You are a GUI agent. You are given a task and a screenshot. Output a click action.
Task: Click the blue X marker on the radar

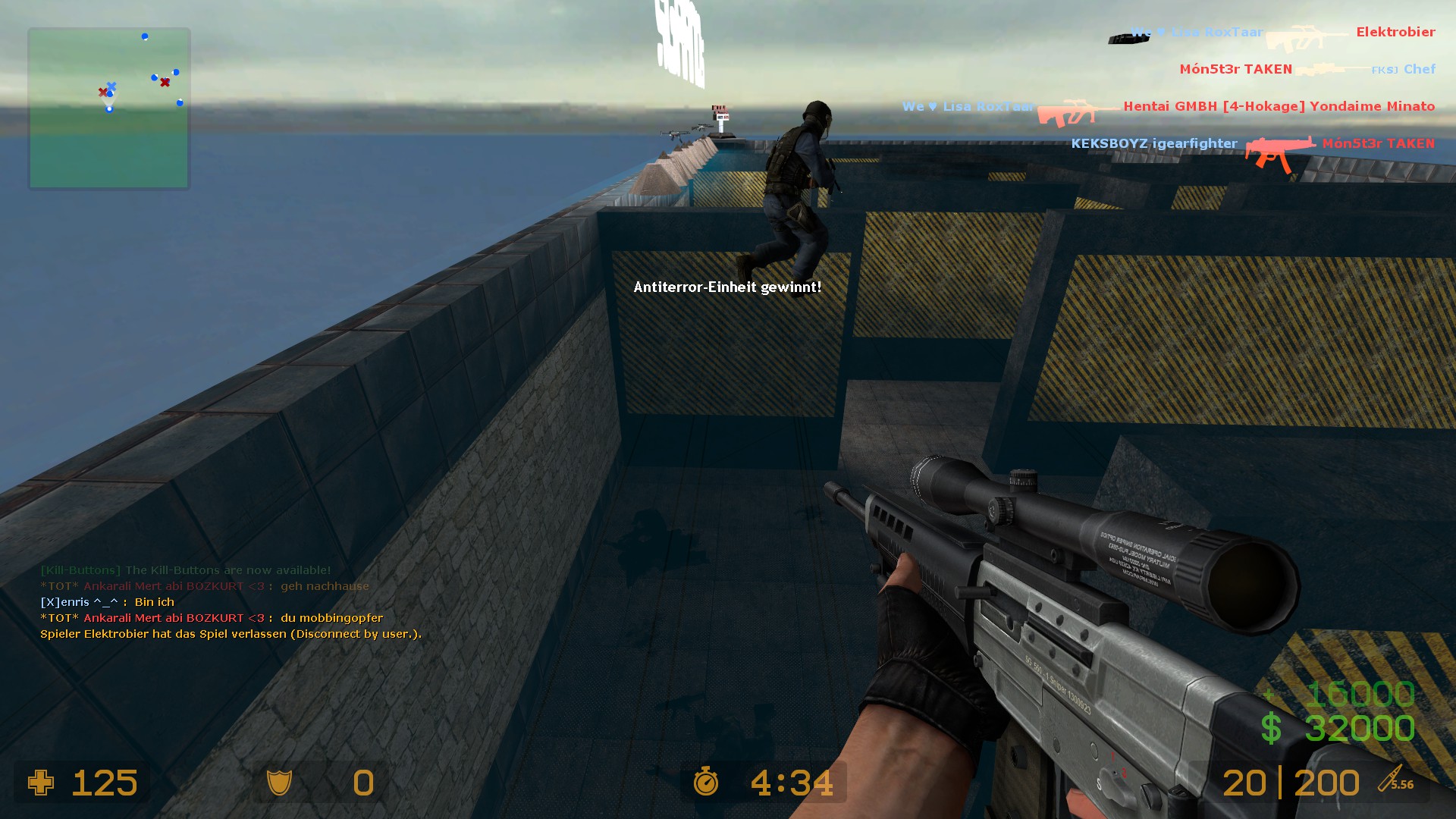click(x=112, y=86)
